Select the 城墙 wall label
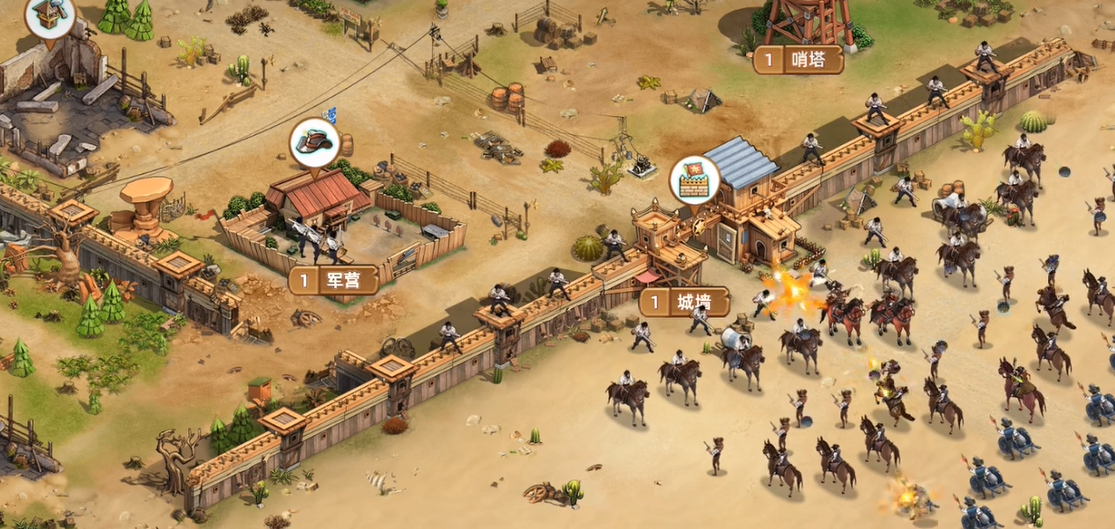 684,302
